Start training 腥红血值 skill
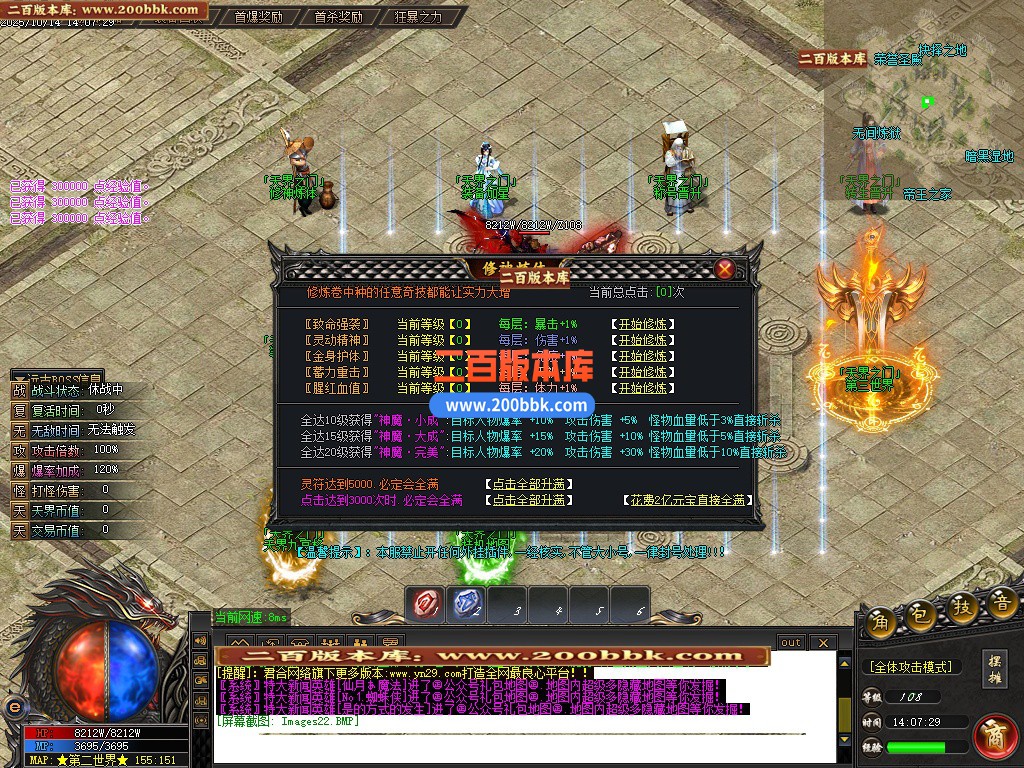 click(x=641, y=388)
